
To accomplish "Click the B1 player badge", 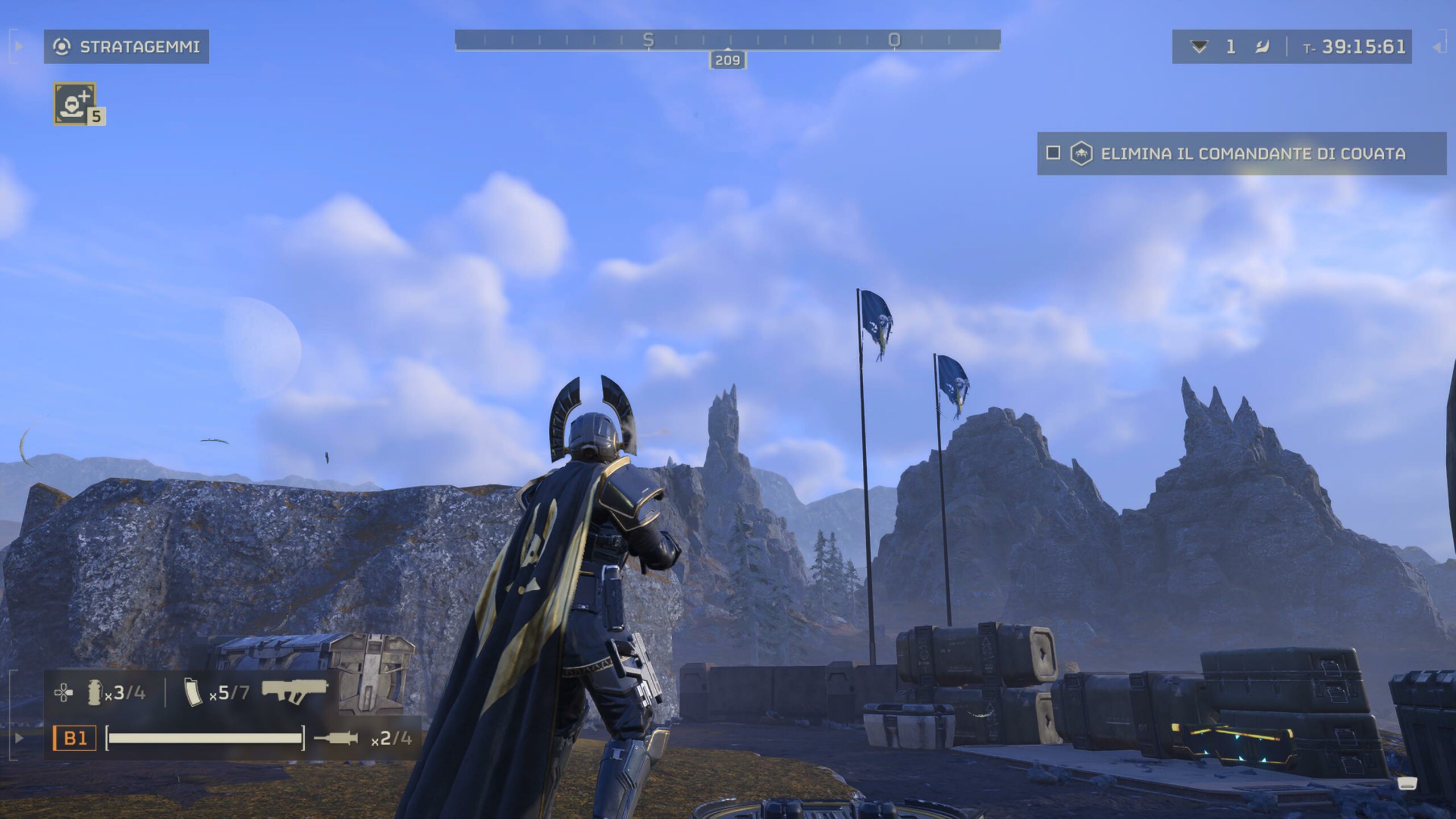I will (75, 738).
